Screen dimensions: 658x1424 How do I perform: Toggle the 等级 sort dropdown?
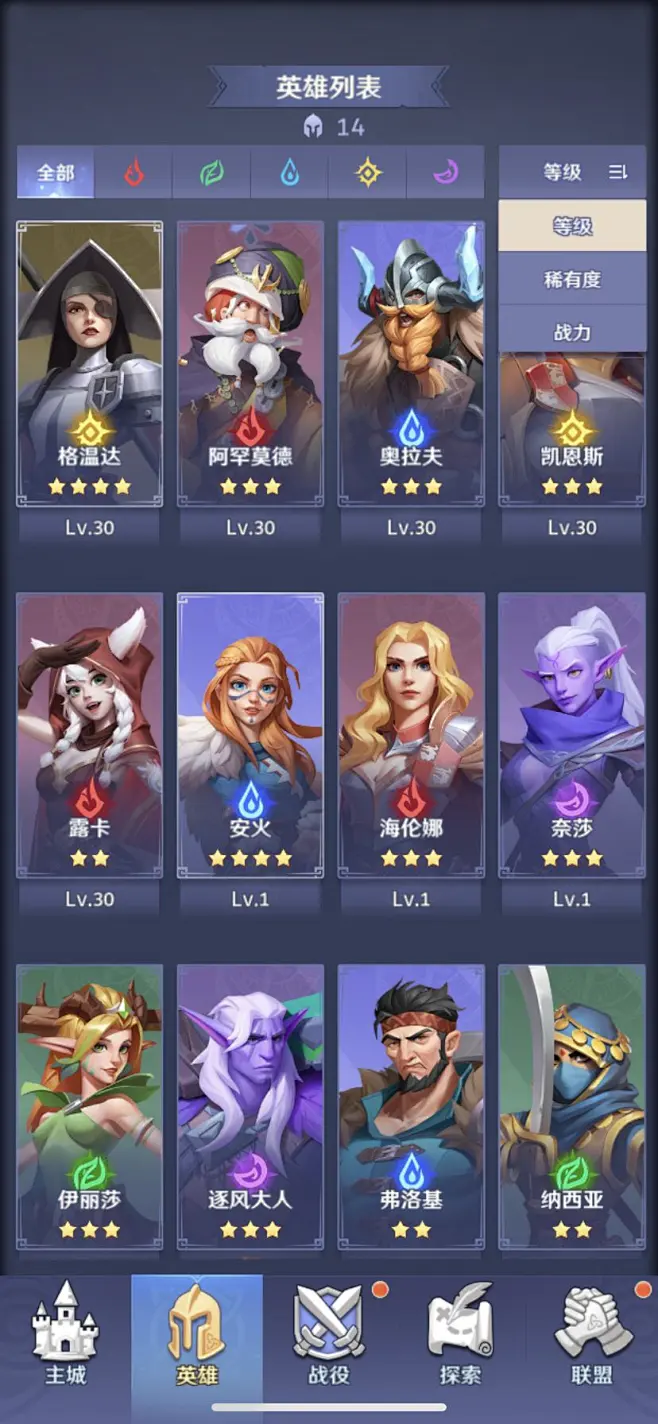572,173
